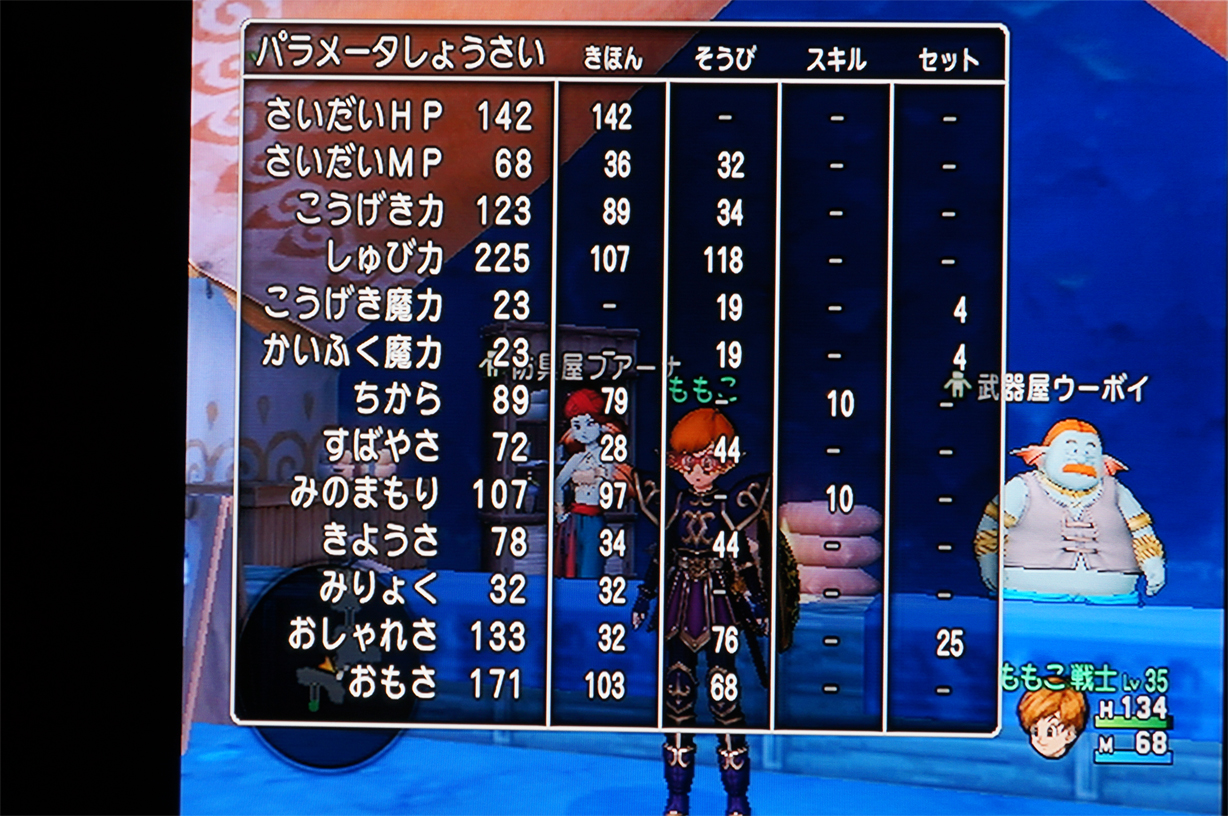Click the おもさ stat row
This screenshot has height=816, width=1228.
point(392,684)
